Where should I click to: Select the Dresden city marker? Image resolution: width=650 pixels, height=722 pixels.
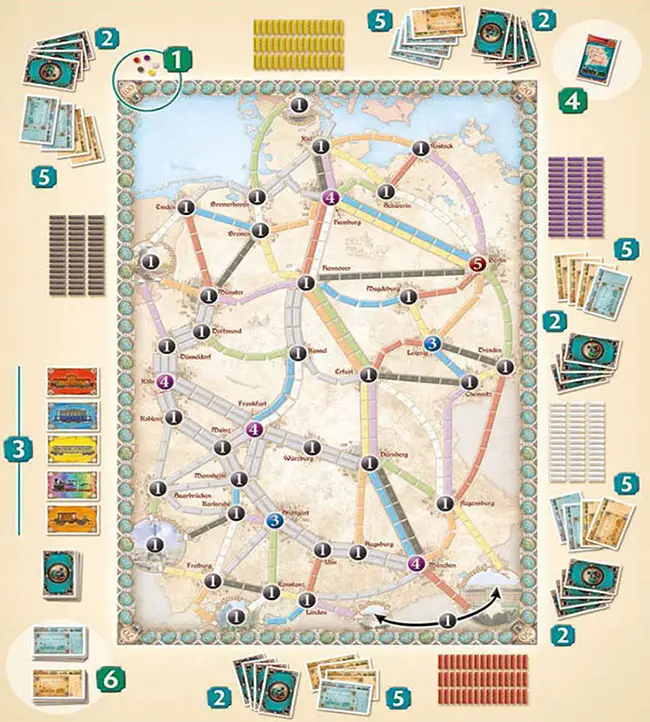click(x=501, y=365)
